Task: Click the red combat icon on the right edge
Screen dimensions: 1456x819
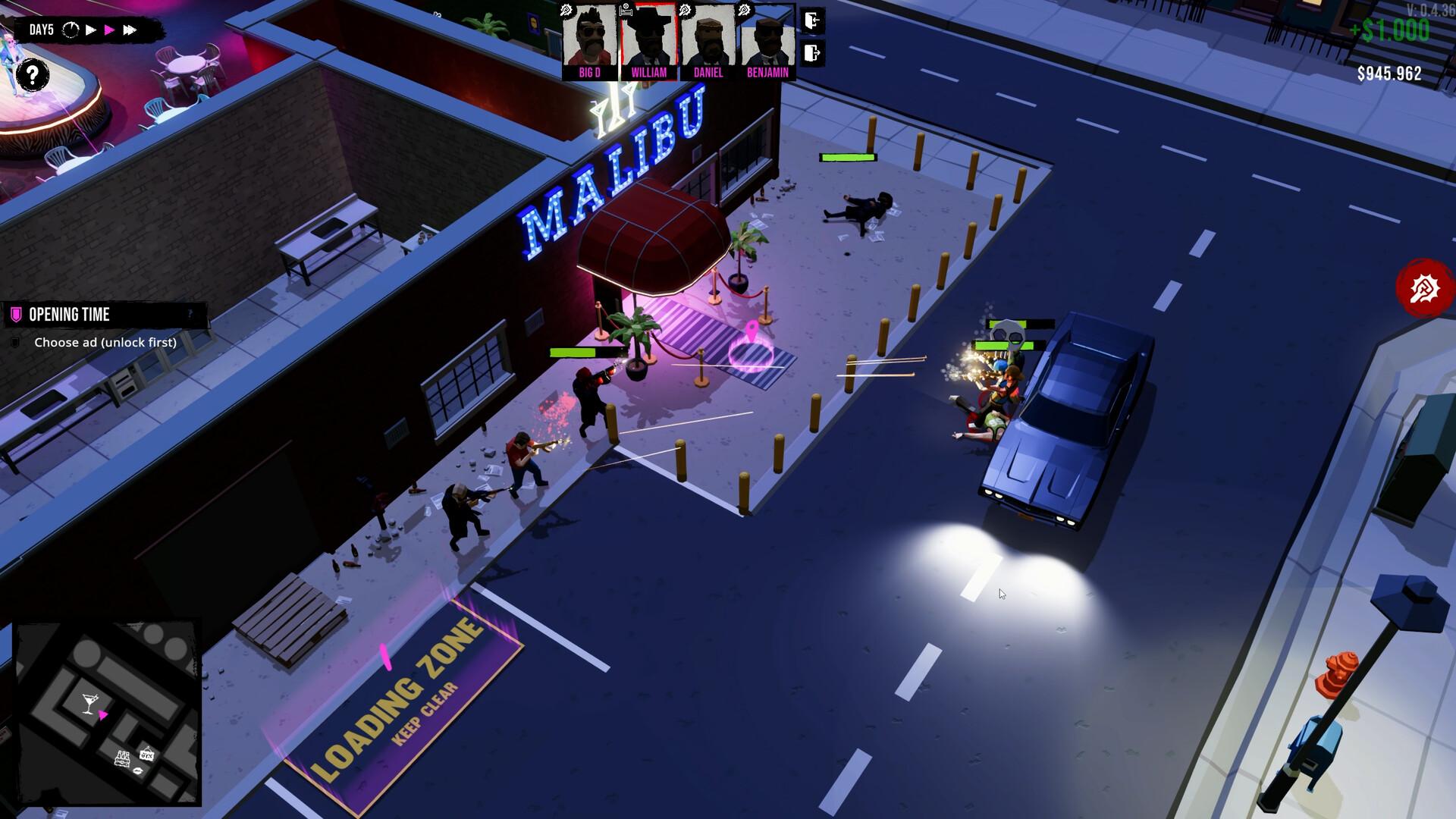Action: coord(1424,288)
